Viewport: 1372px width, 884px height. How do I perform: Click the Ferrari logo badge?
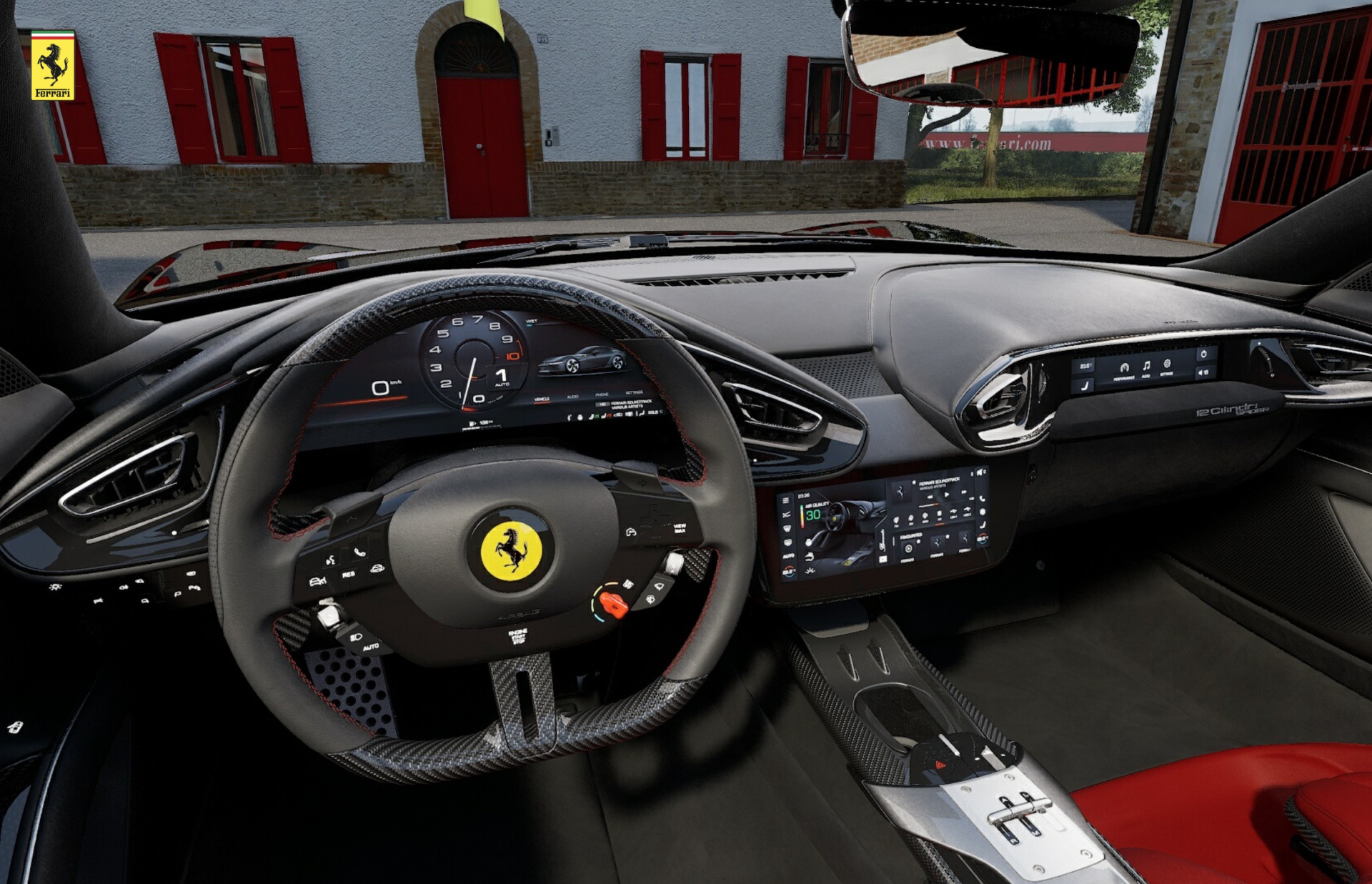point(53,65)
